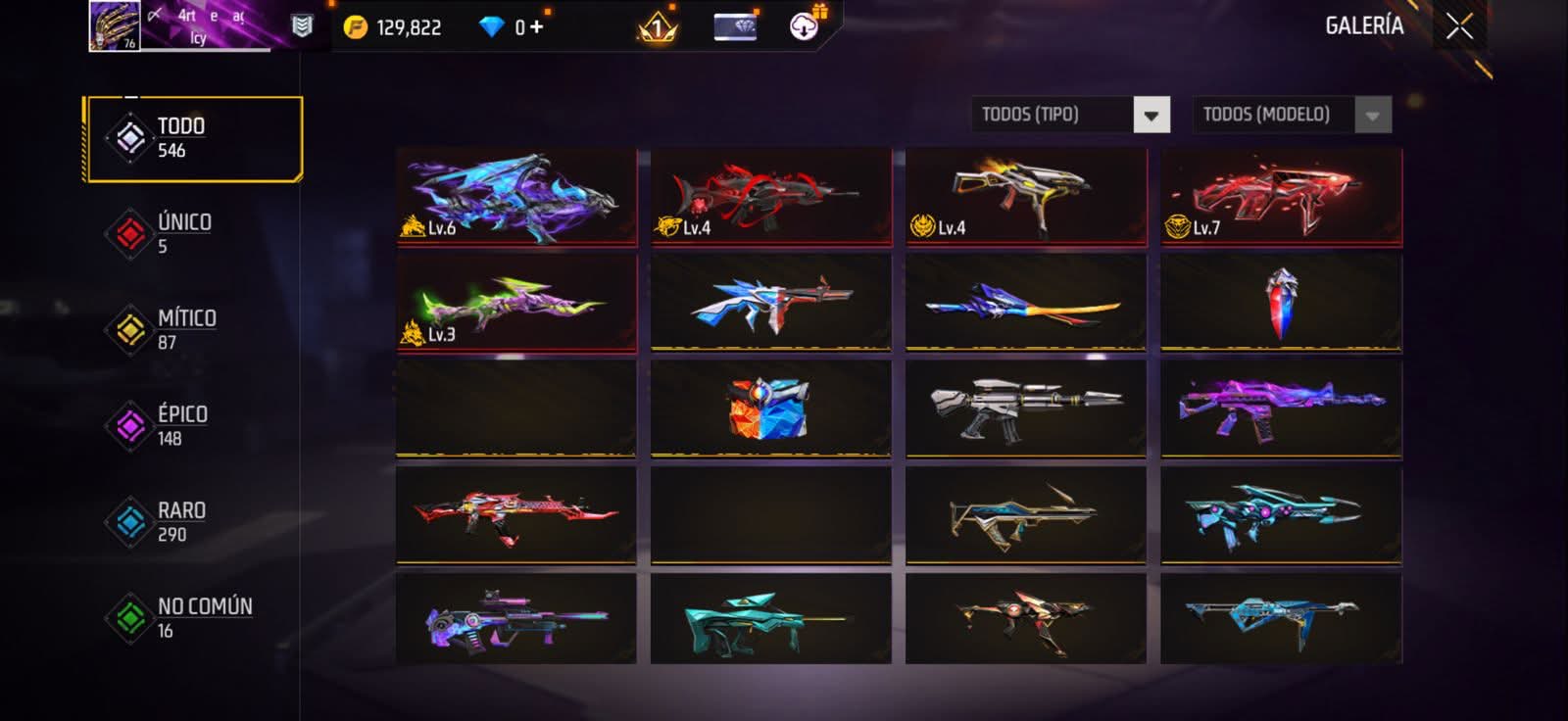This screenshot has height=721, width=1568.
Task: Select the Lv.4 red and black rifle skin
Action: pyautogui.click(x=770, y=196)
